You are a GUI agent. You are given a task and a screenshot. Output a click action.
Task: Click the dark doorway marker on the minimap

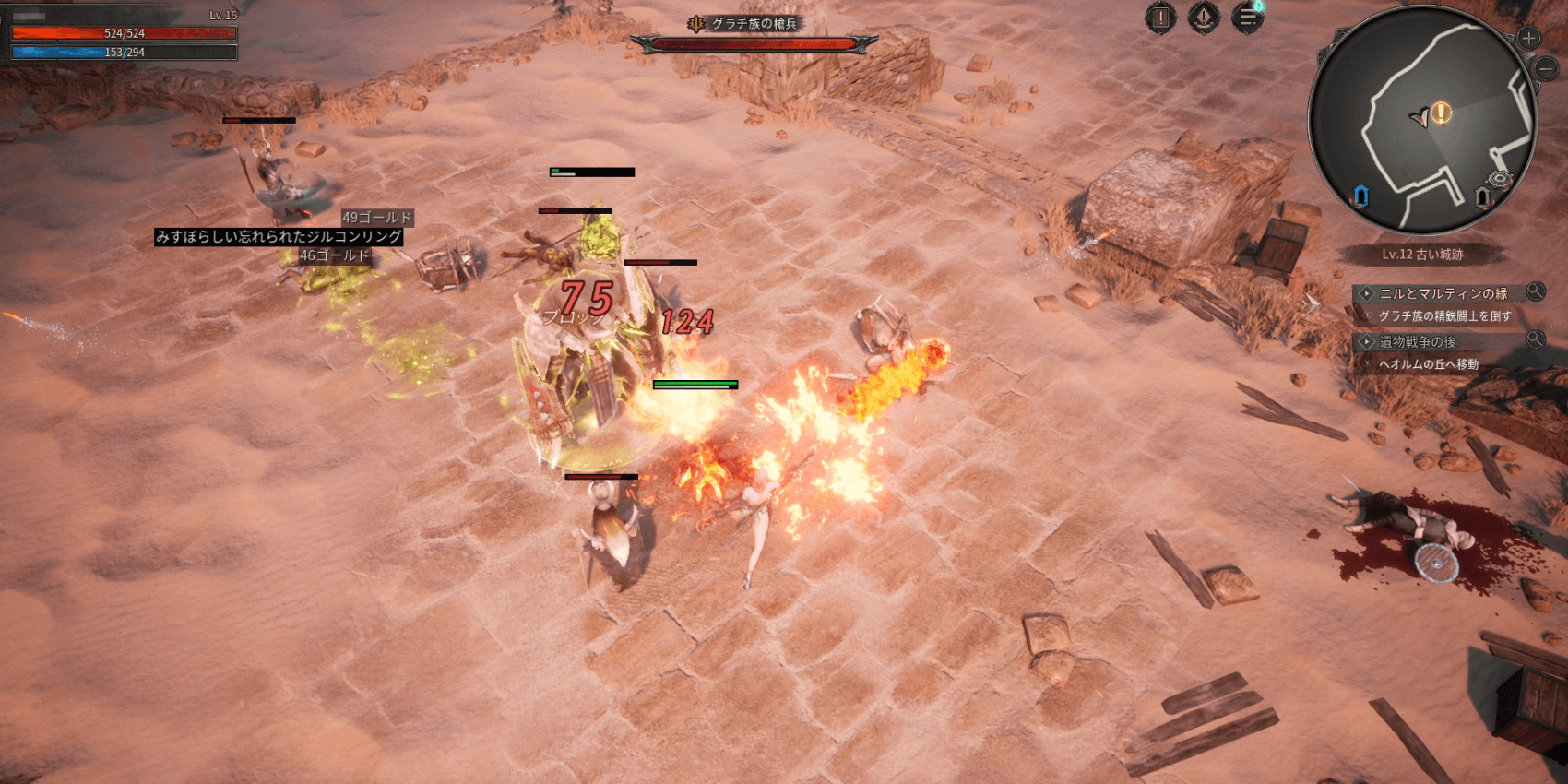click(1482, 196)
